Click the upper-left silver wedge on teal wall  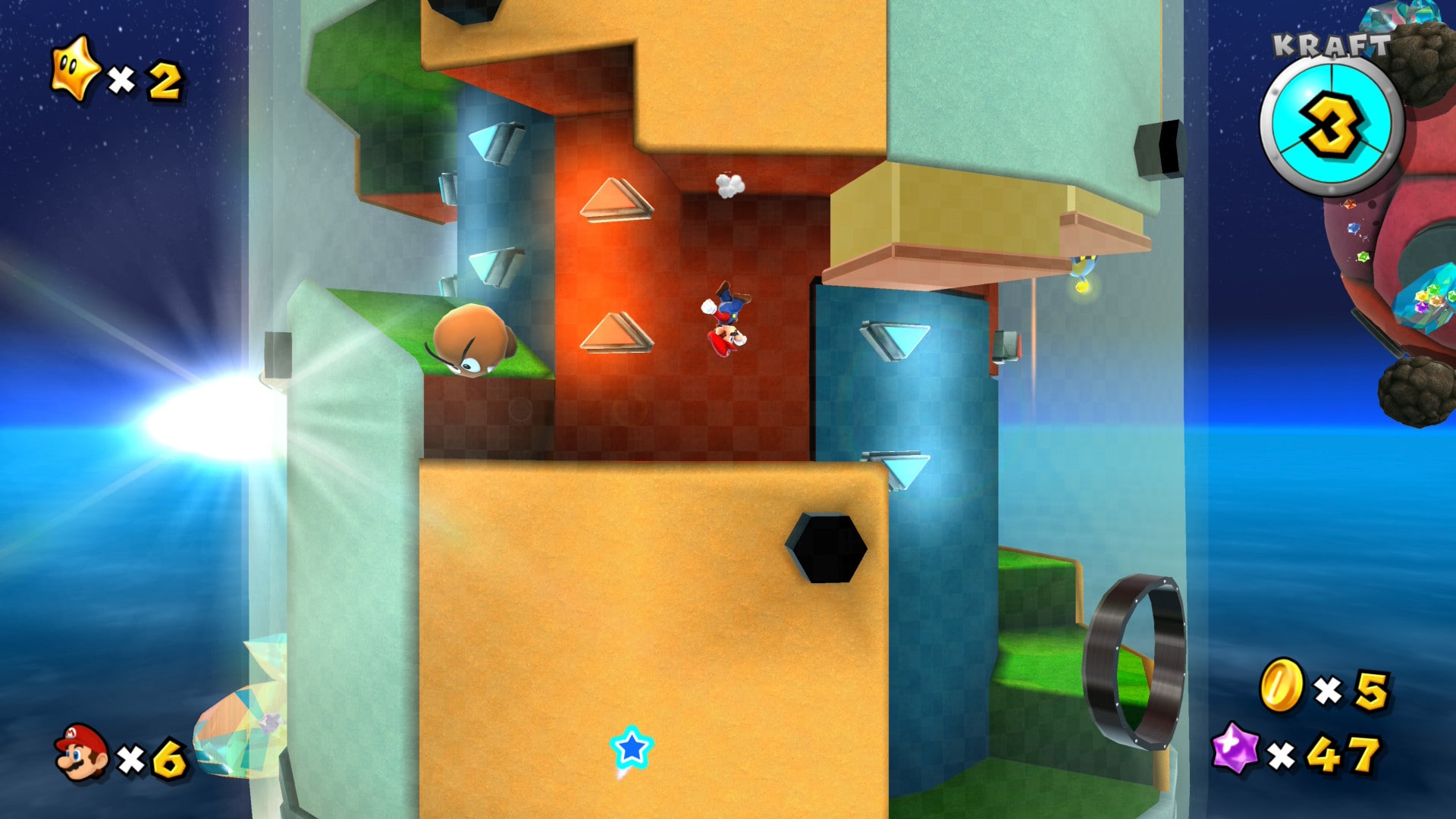pyautogui.click(x=493, y=144)
